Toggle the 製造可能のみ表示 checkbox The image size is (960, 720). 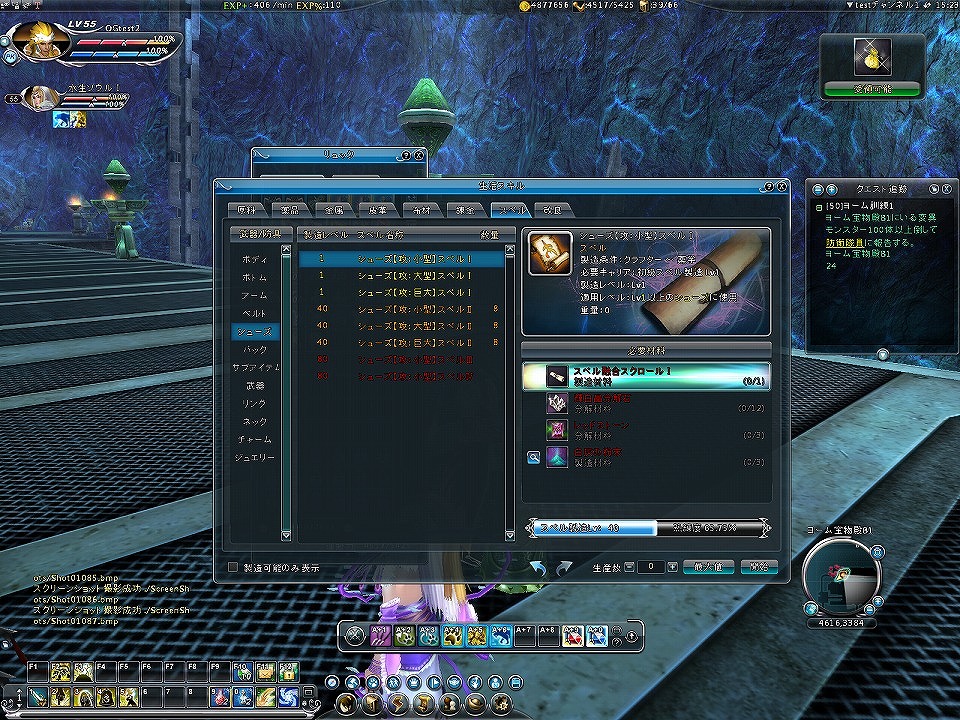(234, 567)
